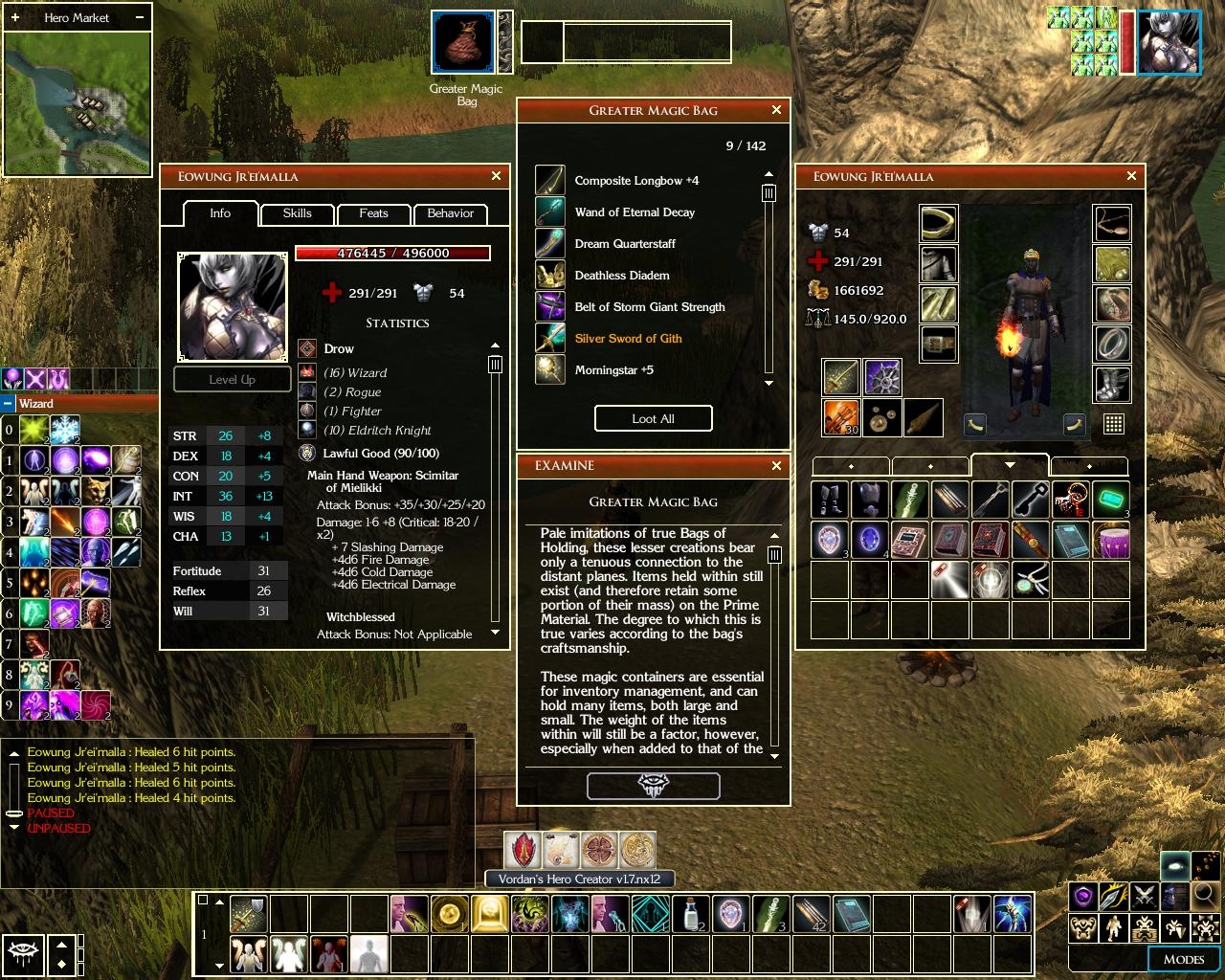Image resolution: width=1225 pixels, height=980 pixels.
Task: Click the Hero Market minimap
Action: click(78, 104)
